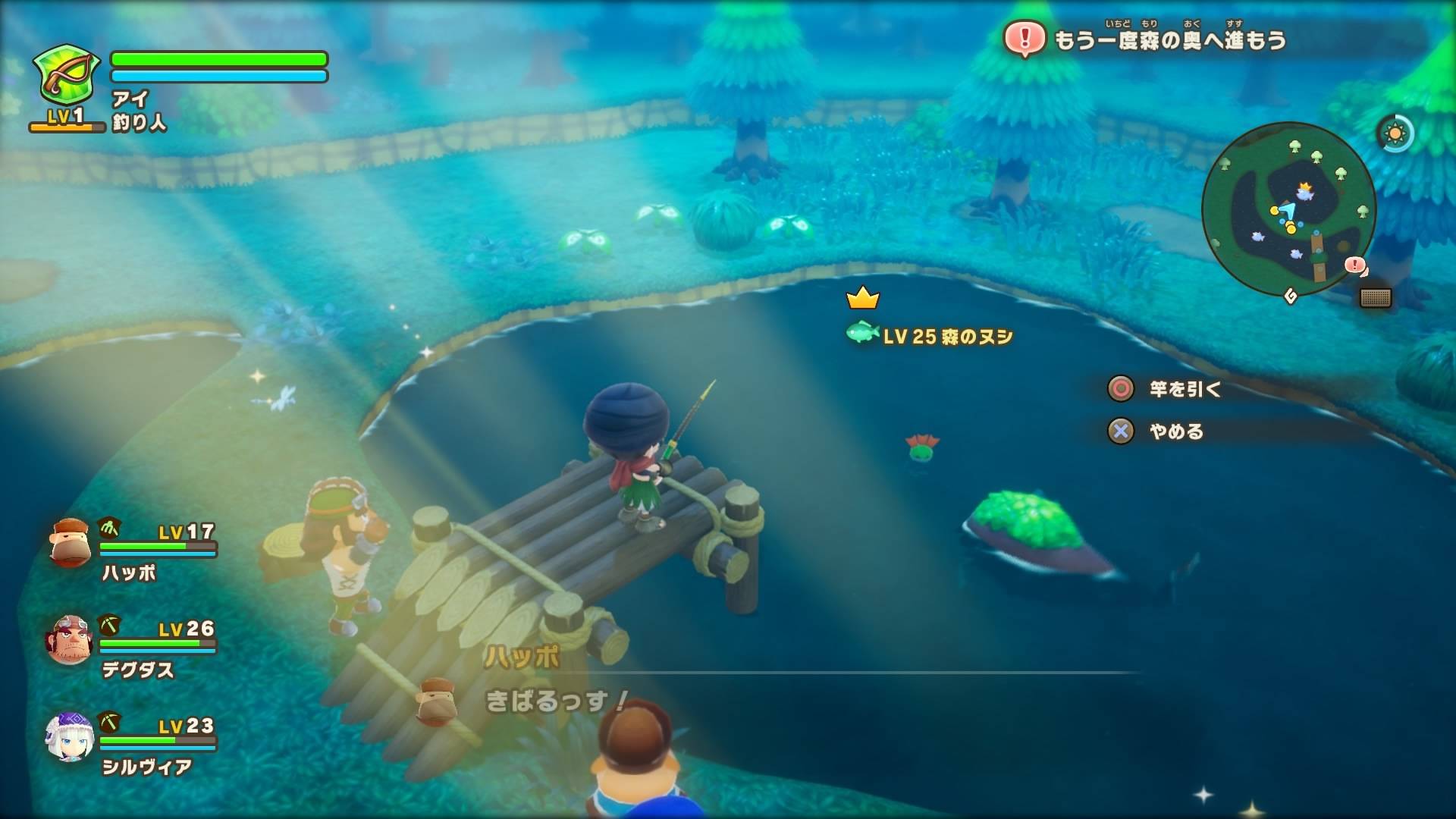The height and width of the screenshot is (819, 1456).
Task: Choose the 竿を引く action
Action: pyautogui.click(x=1183, y=389)
